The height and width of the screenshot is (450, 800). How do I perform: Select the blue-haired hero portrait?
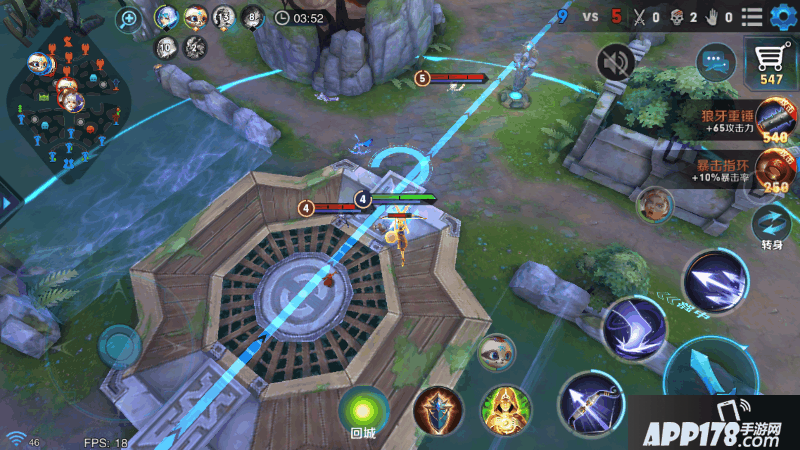[x=167, y=17]
